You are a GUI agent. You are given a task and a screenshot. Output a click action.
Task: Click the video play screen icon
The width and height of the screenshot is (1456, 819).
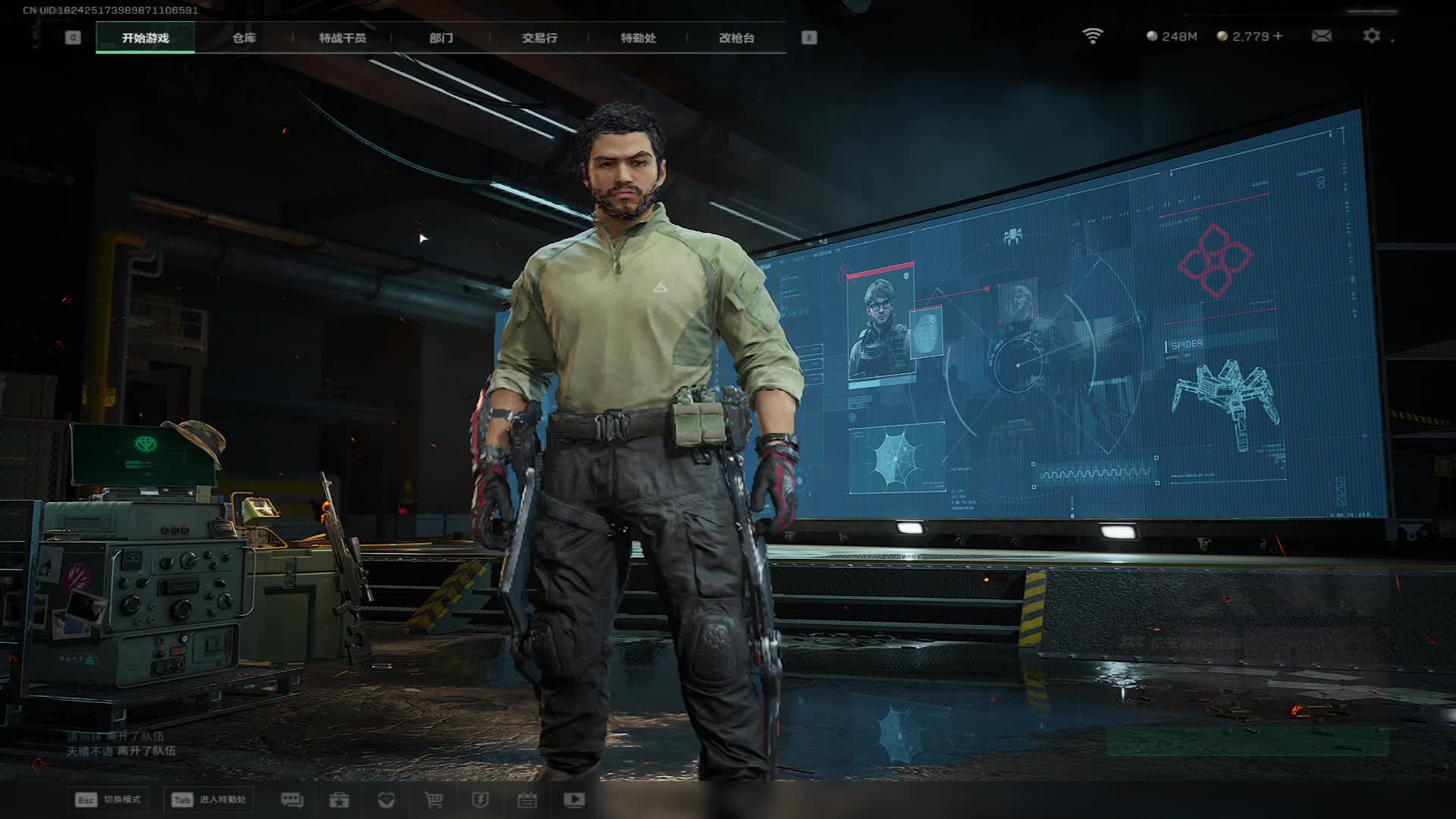coord(574,800)
